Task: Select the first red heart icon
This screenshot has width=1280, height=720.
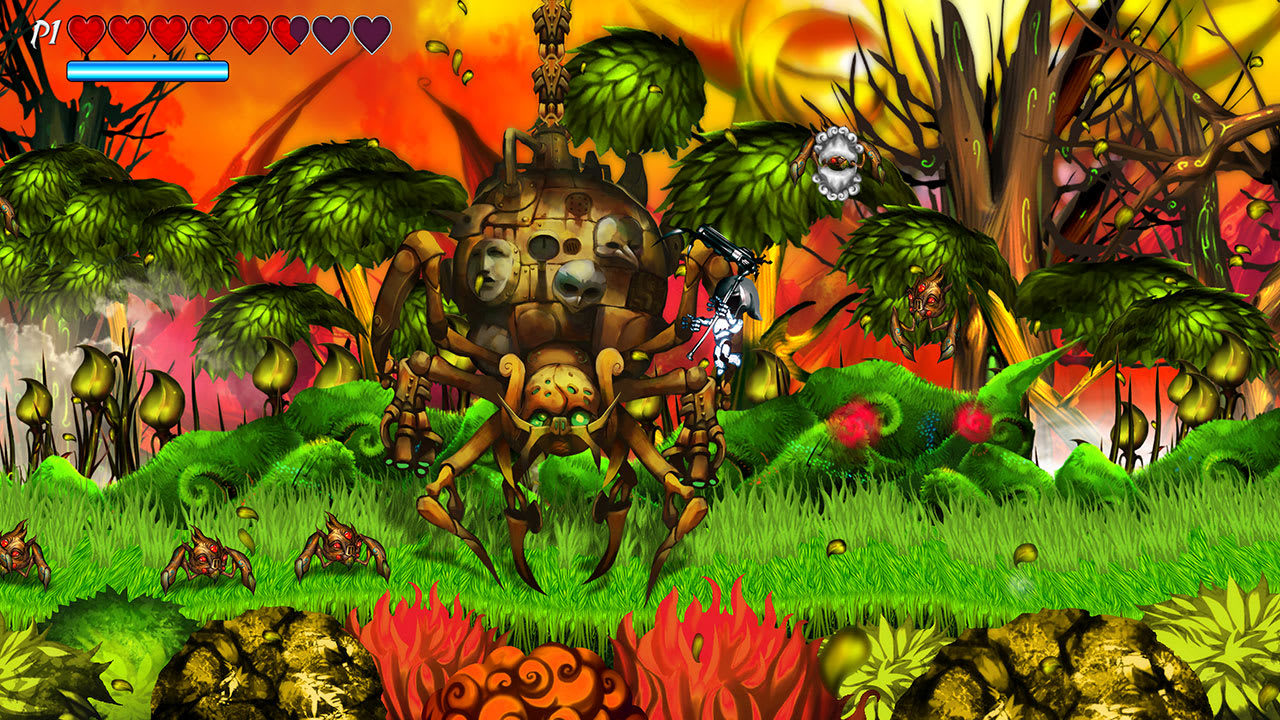Action: click(86, 31)
